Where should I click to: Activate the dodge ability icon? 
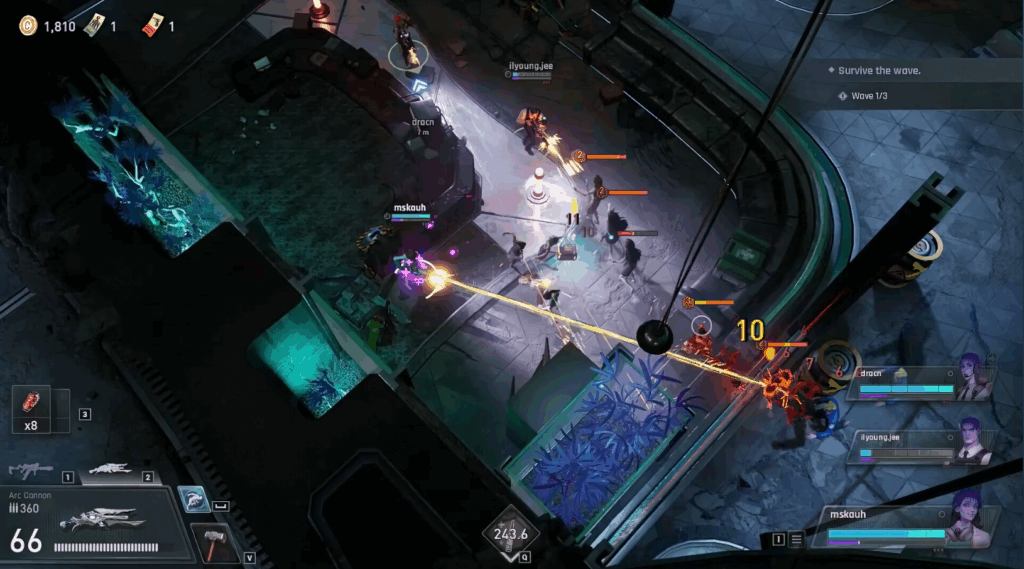pos(194,500)
